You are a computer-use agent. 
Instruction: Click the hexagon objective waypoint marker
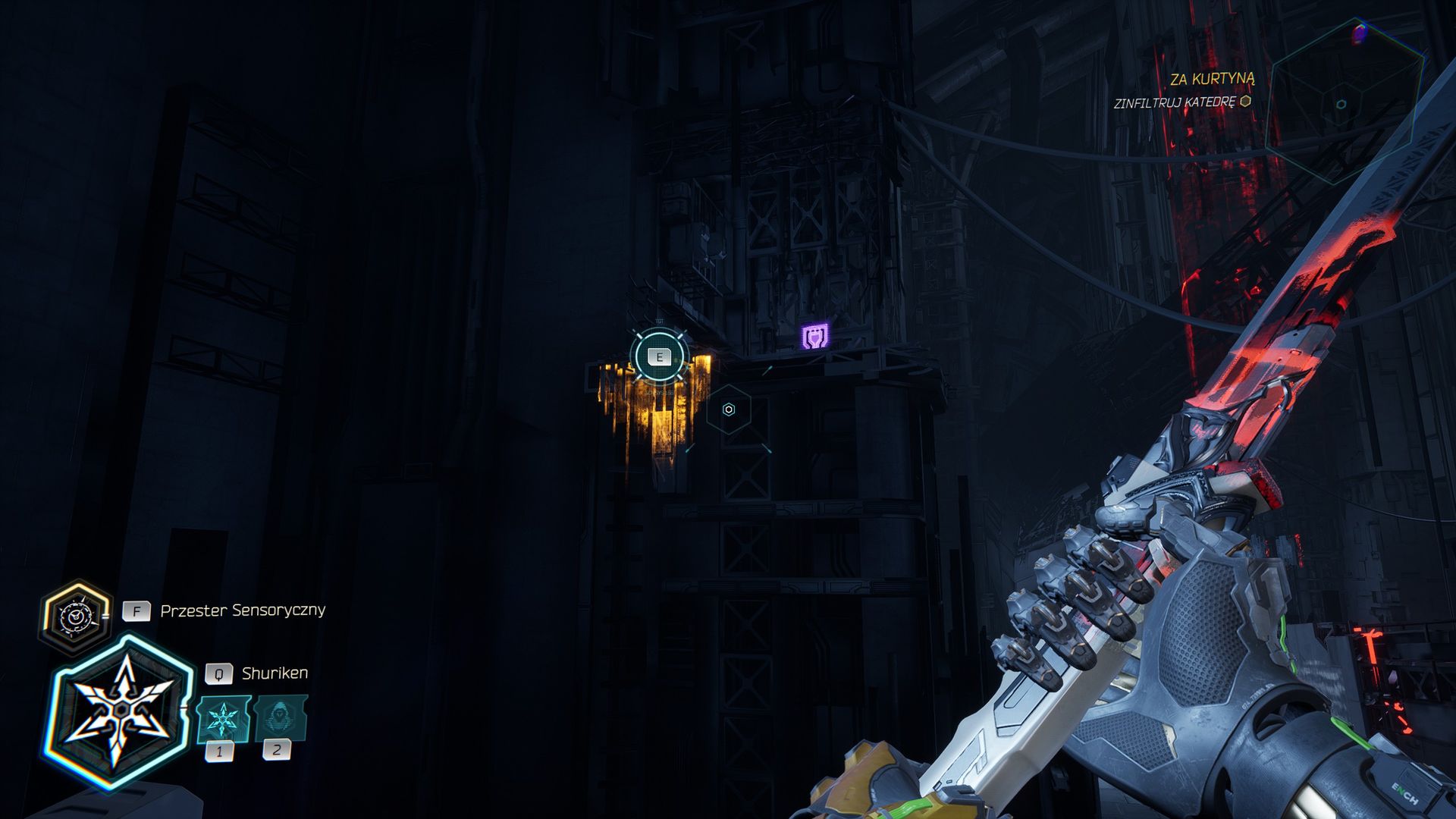click(729, 409)
